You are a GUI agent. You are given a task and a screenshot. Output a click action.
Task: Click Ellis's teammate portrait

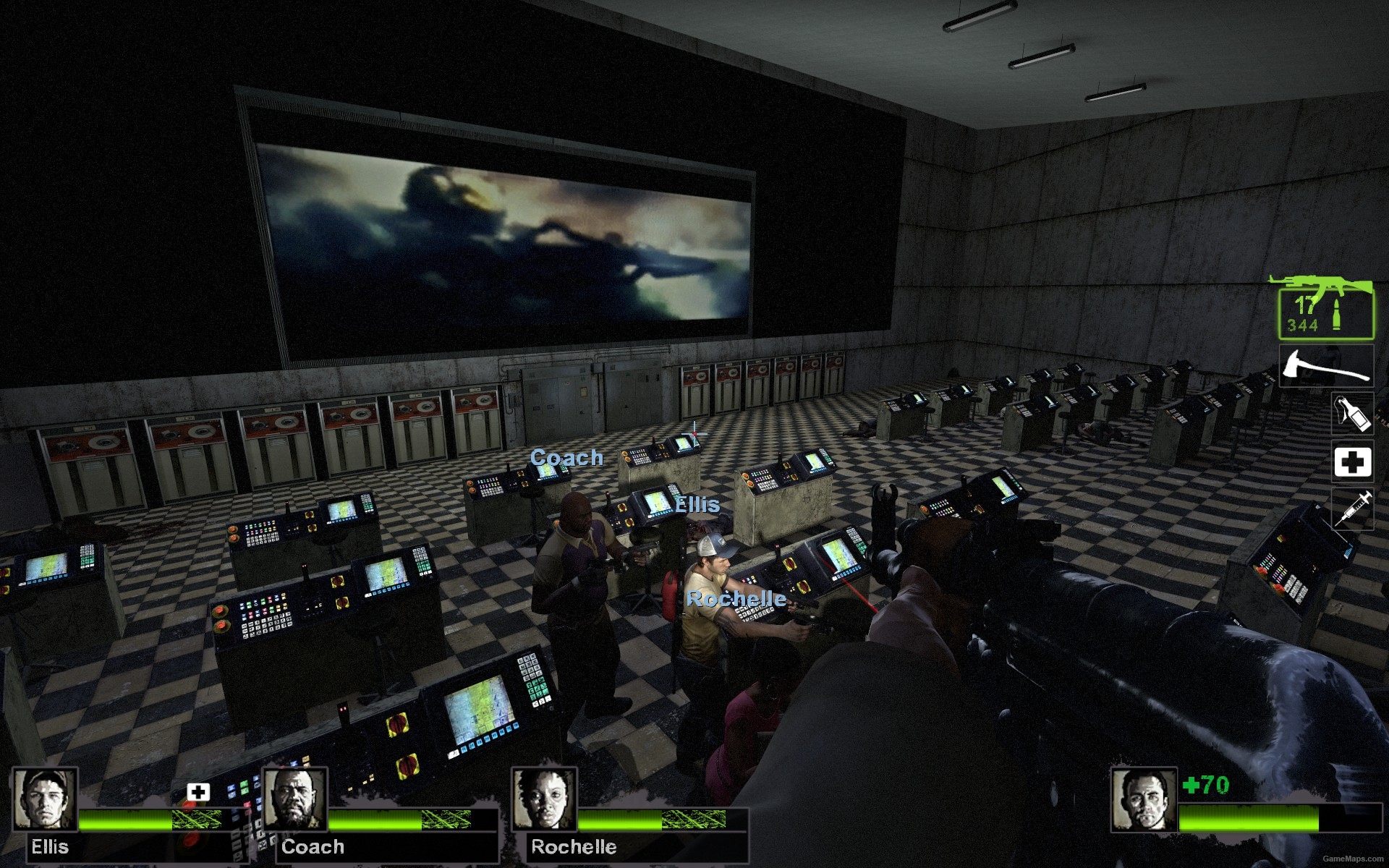click(44, 799)
